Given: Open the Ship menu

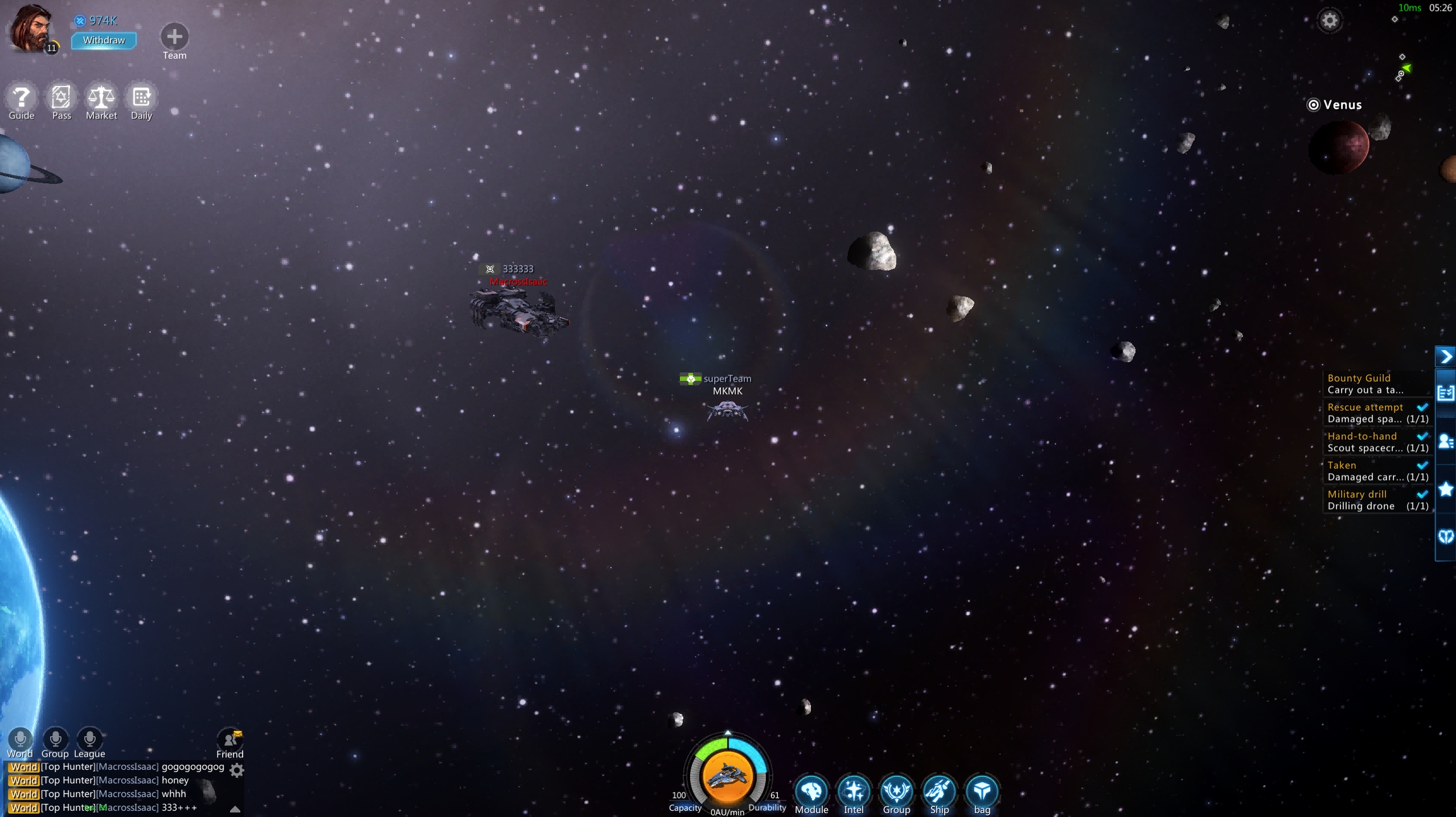Looking at the screenshot, I should pyautogui.click(x=939, y=792).
